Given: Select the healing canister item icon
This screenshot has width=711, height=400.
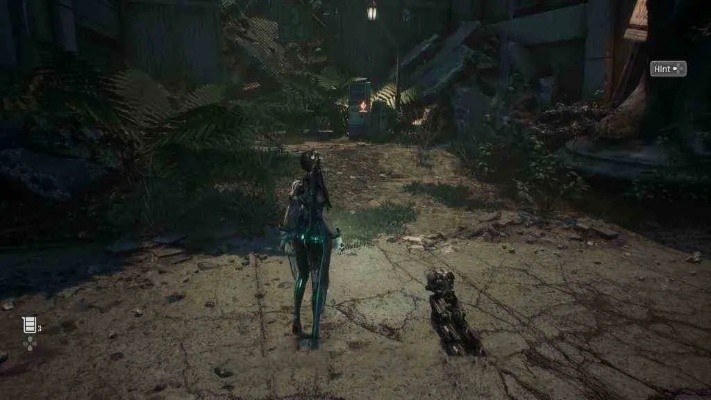Looking at the screenshot, I should click(28, 324).
